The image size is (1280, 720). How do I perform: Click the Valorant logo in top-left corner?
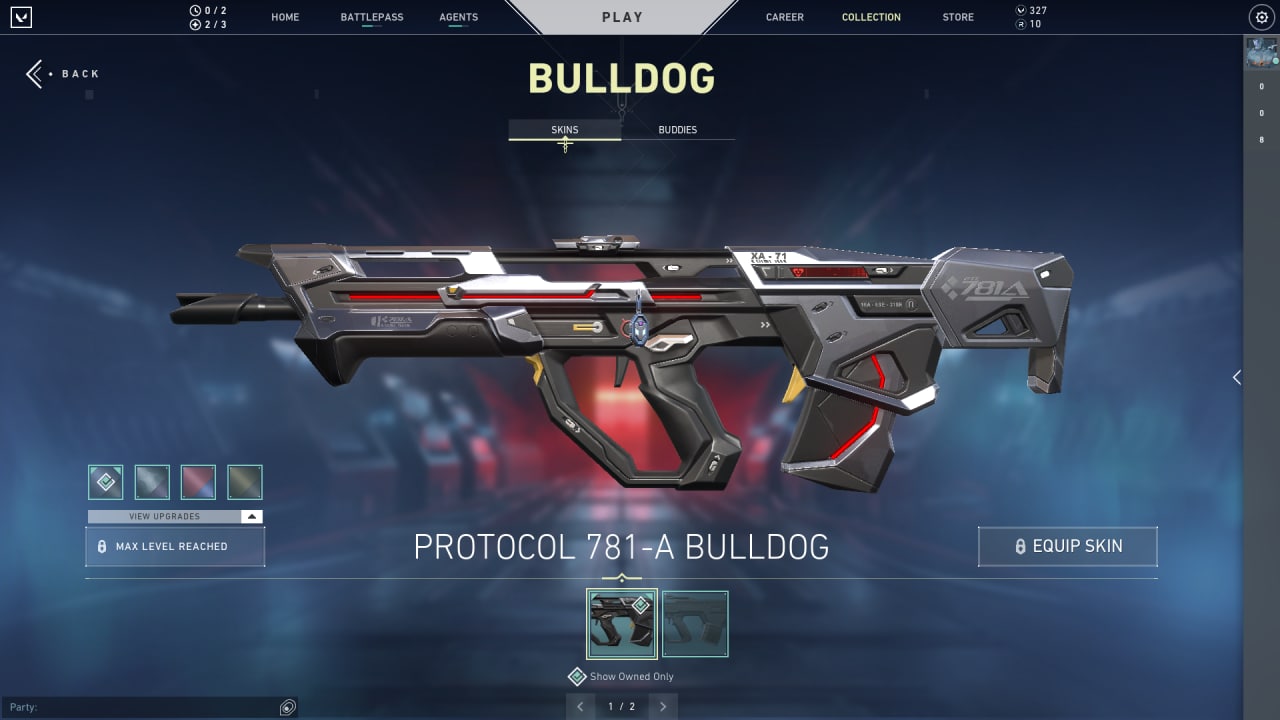point(22,16)
